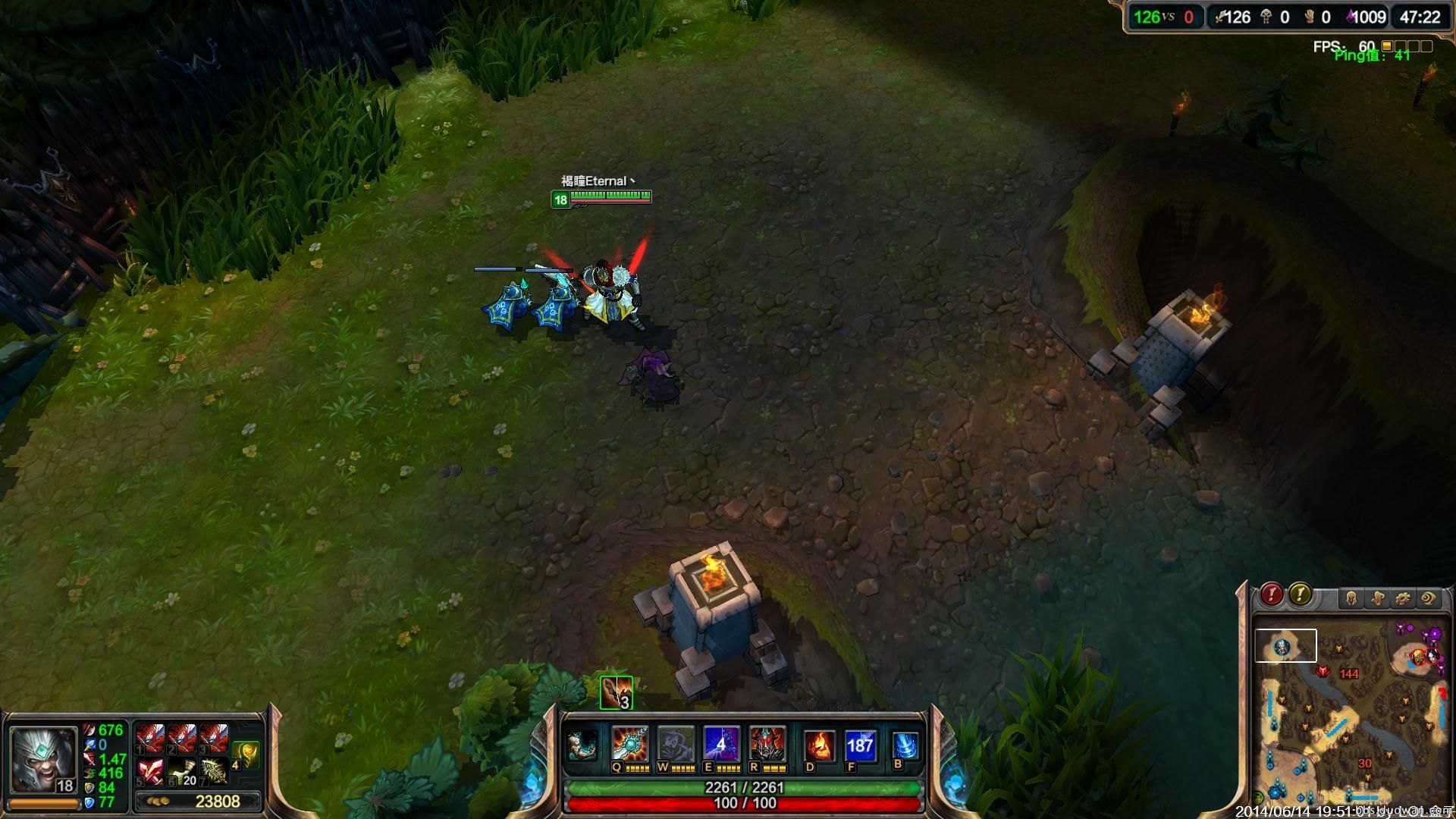Activate the trinket in slot 4
The height and width of the screenshot is (819, 1456).
(245, 753)
